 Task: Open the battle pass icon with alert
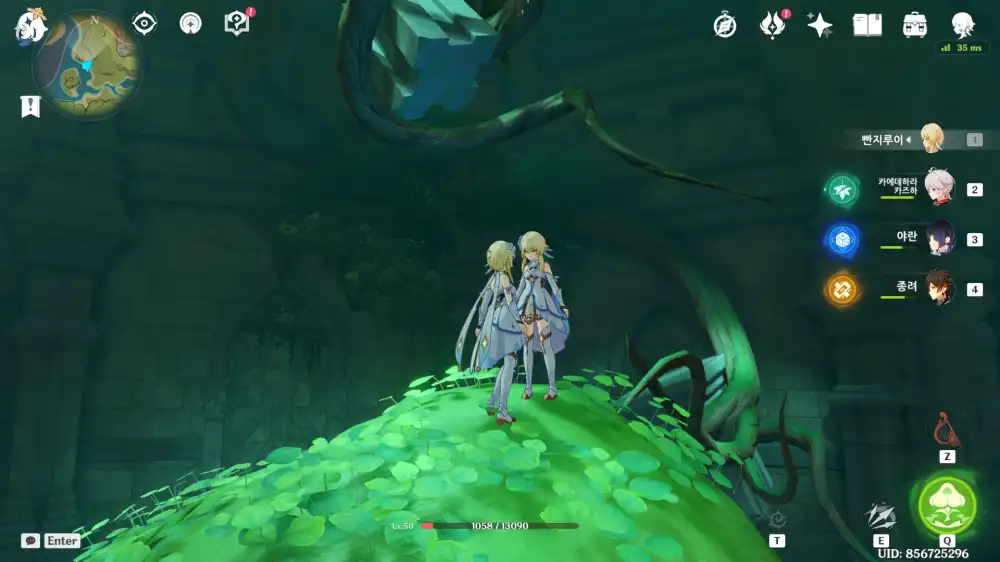(x=772, y=25)
